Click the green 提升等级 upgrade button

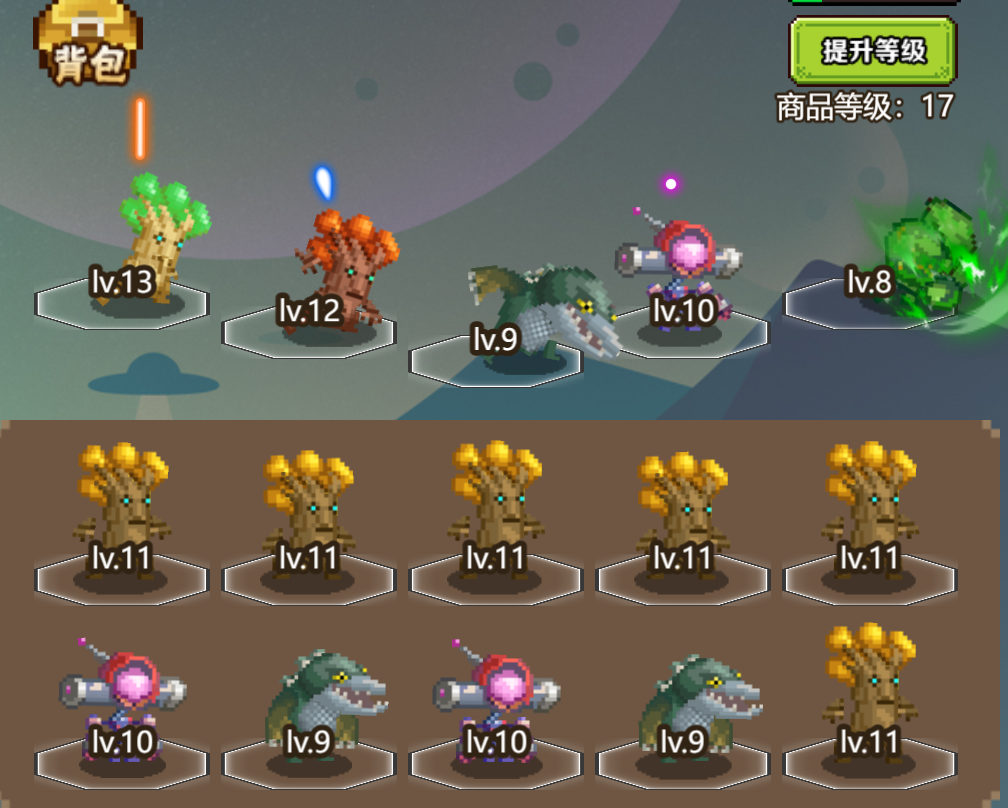tap(873, 50)
